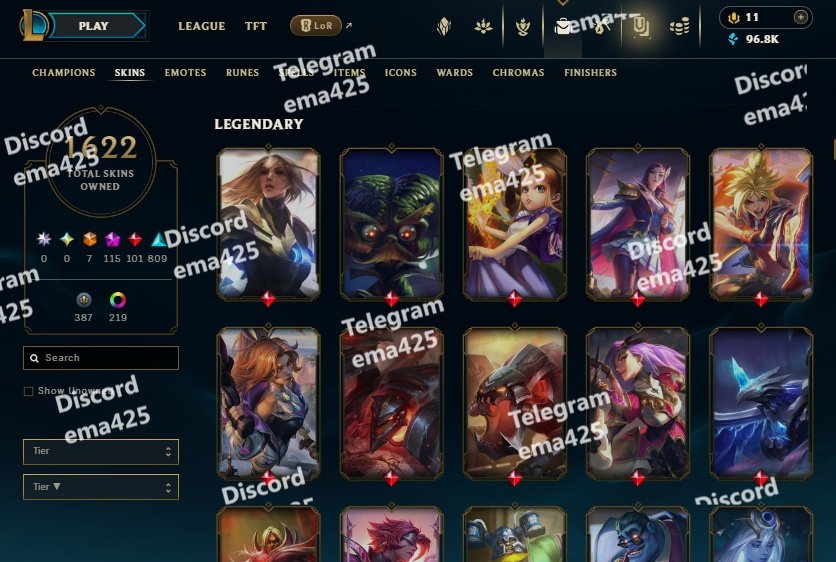Viewport: 836px width, 562px height.
Task: Open the Emotes tab
Action: (x=185, y=73)
